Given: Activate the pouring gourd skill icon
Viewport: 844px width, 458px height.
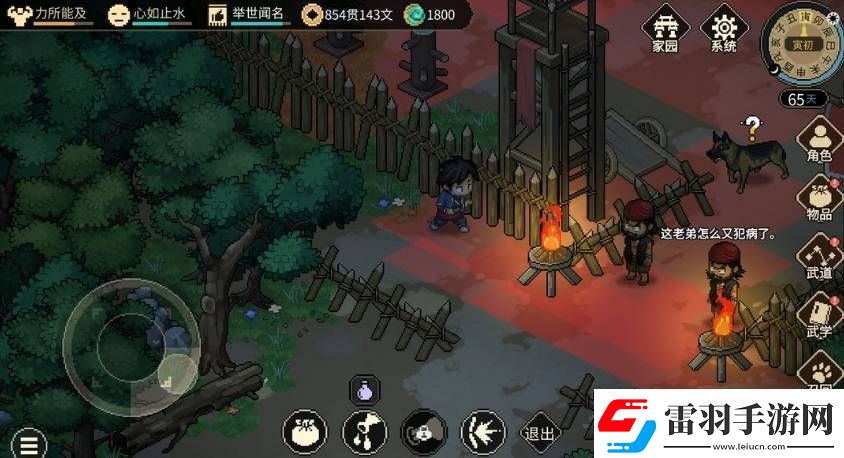Looking at the screenshot, I should tap(363, 432).
